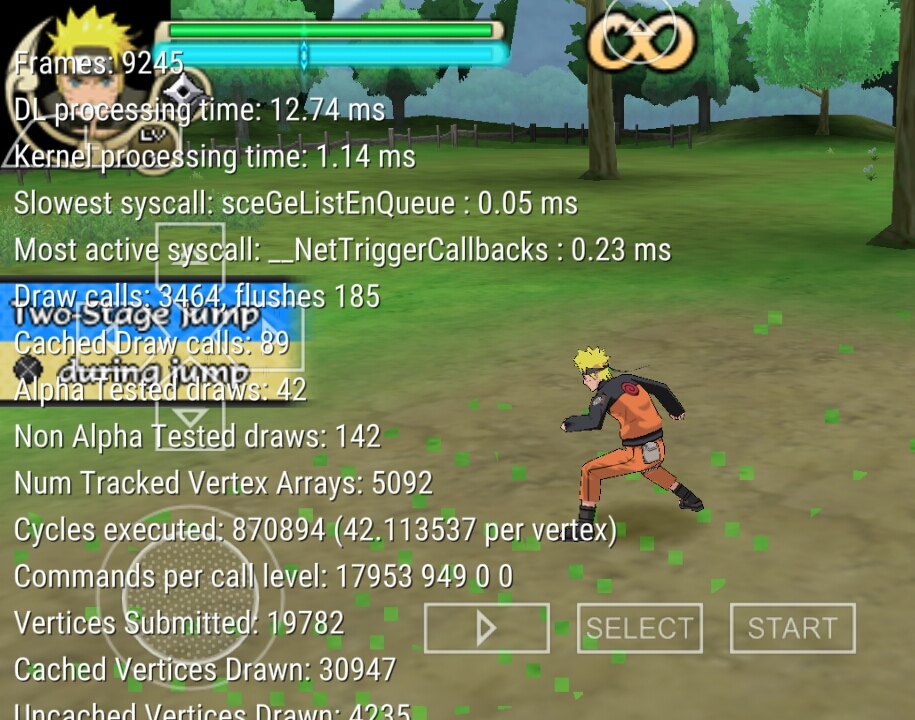Tap the SELECT touch button
The image size is (915, 720).
pyautogui.click(x=639, y=628)
